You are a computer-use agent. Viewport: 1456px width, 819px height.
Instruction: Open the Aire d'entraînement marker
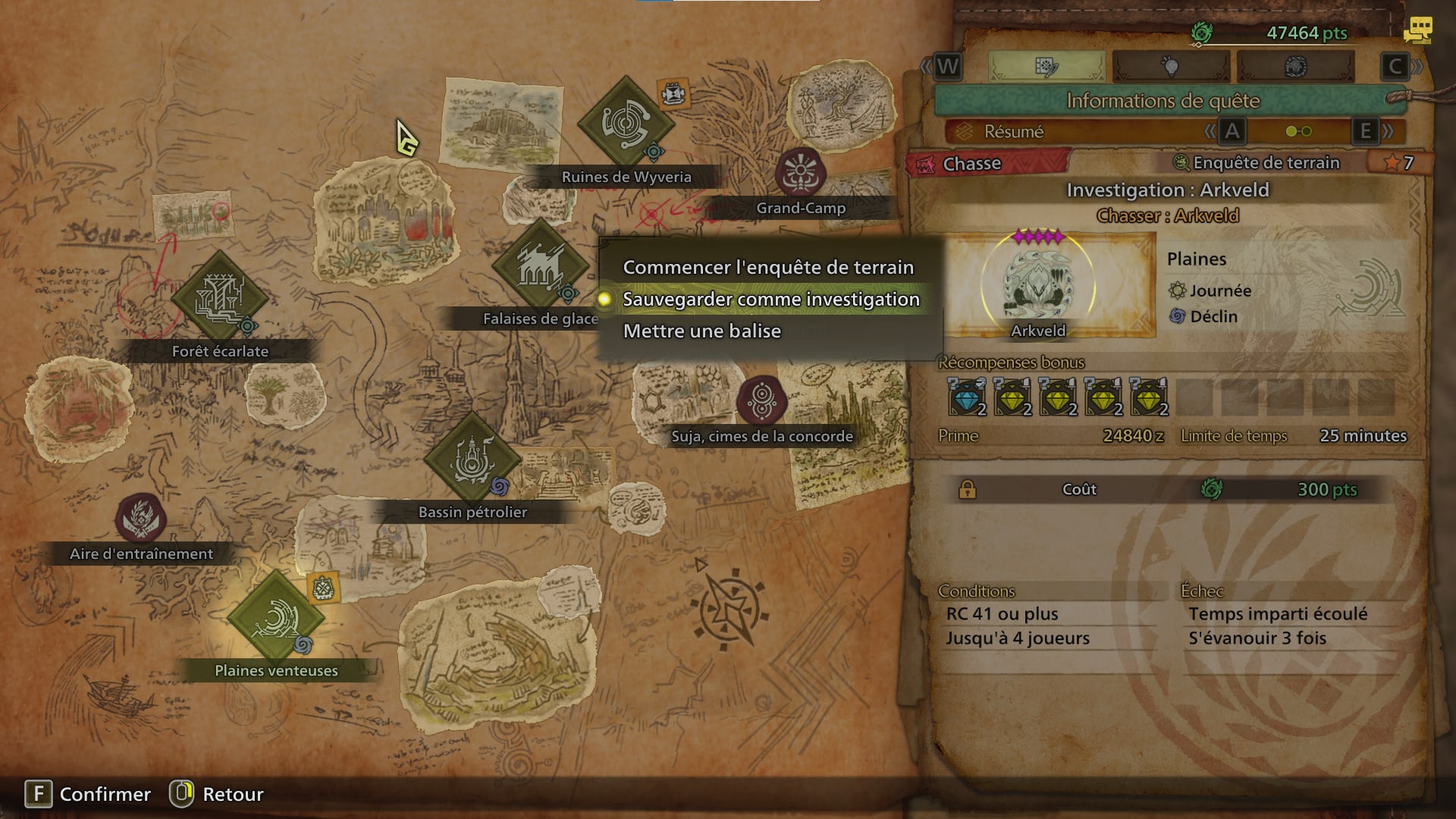click(x=141, y=519)
